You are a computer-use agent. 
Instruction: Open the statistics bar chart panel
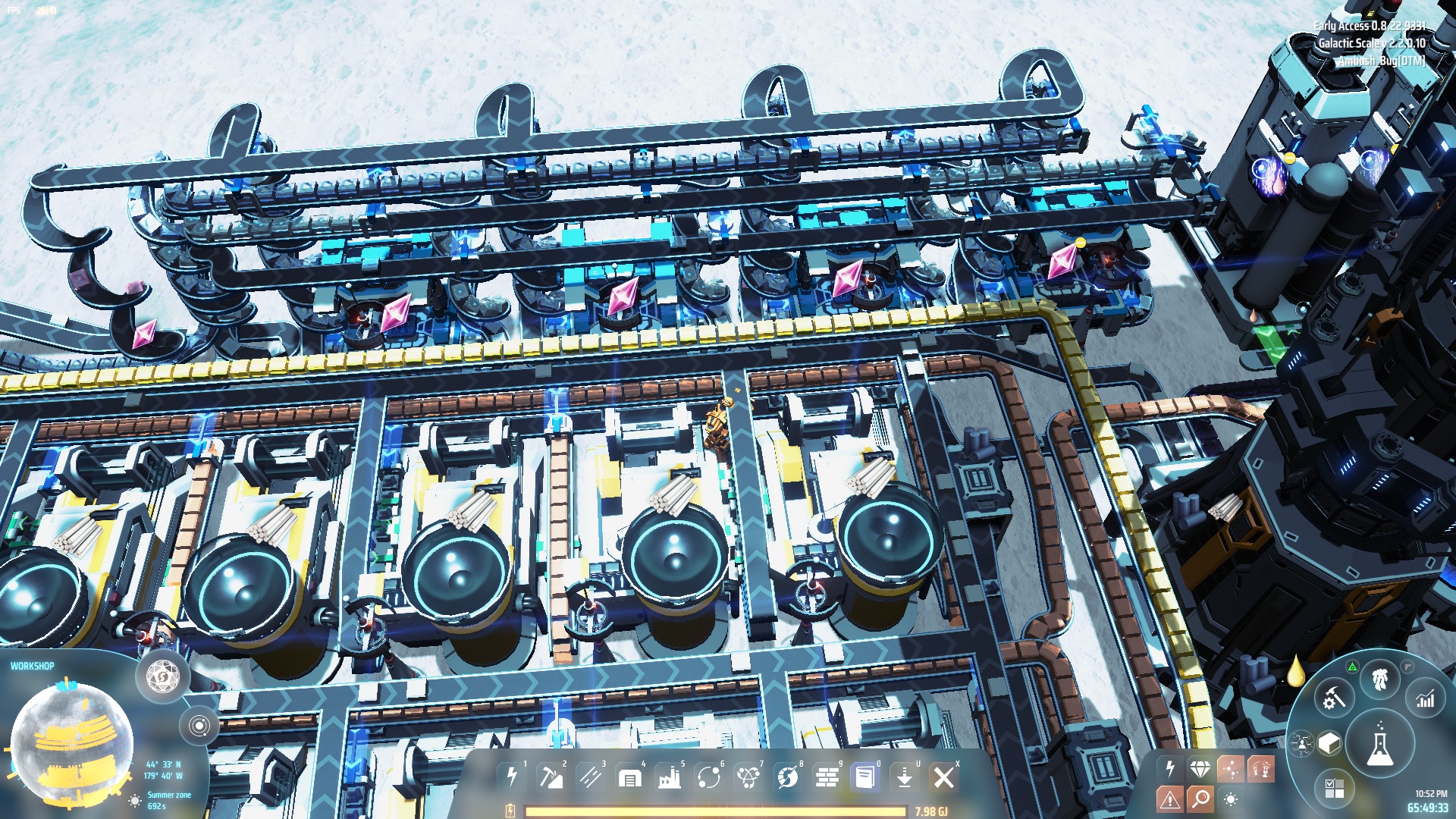click(1426, 699)
